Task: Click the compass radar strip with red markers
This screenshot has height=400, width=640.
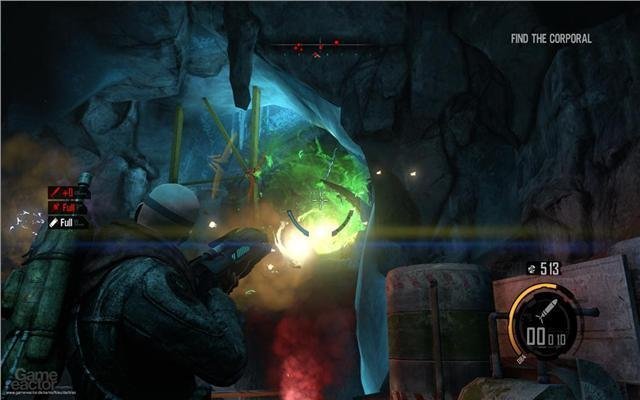Action: (x=320, y=45)
